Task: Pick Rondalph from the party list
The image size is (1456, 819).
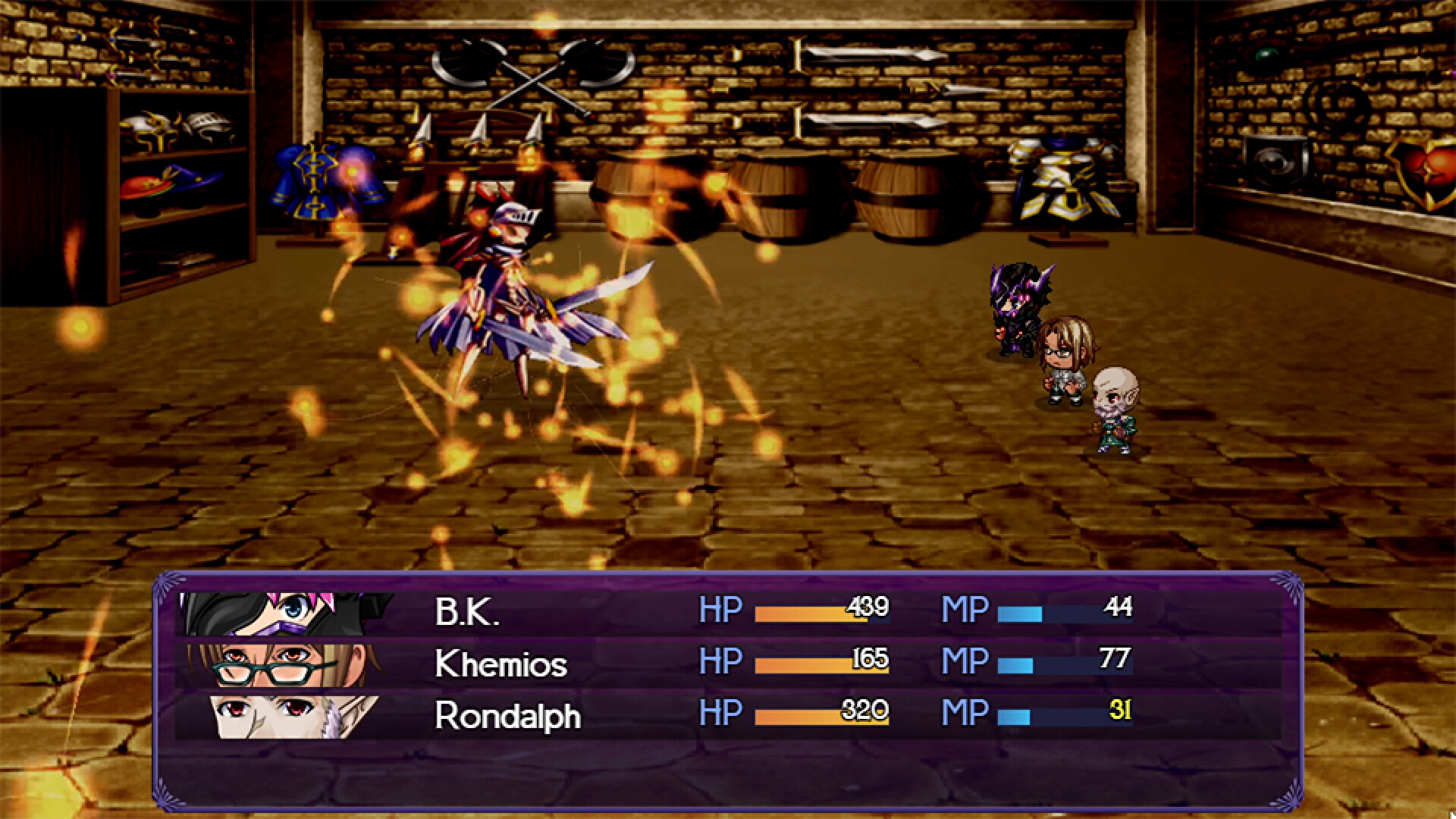Action: (x=507, y=716)
